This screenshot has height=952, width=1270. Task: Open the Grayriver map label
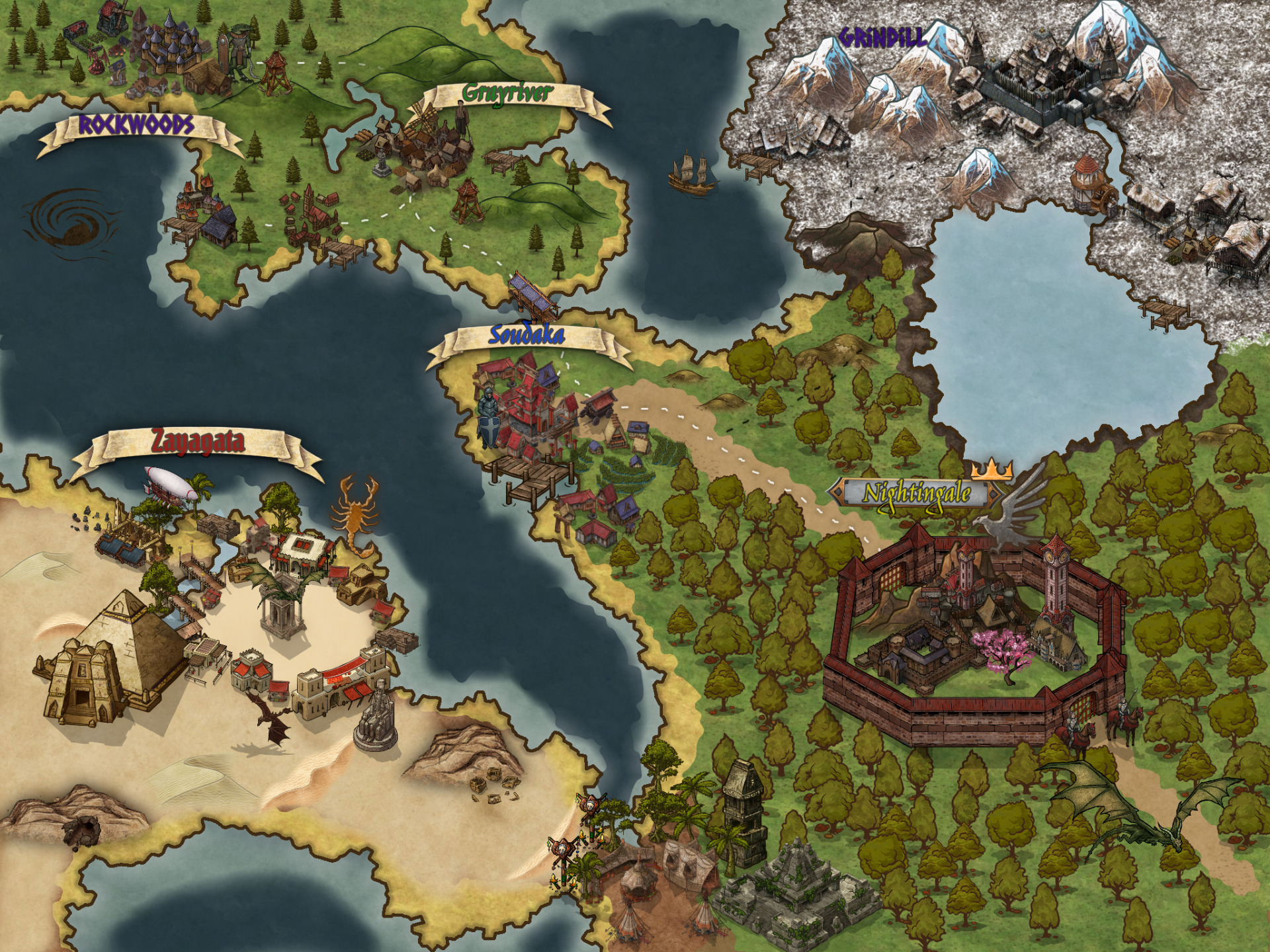tap(507, 95)
